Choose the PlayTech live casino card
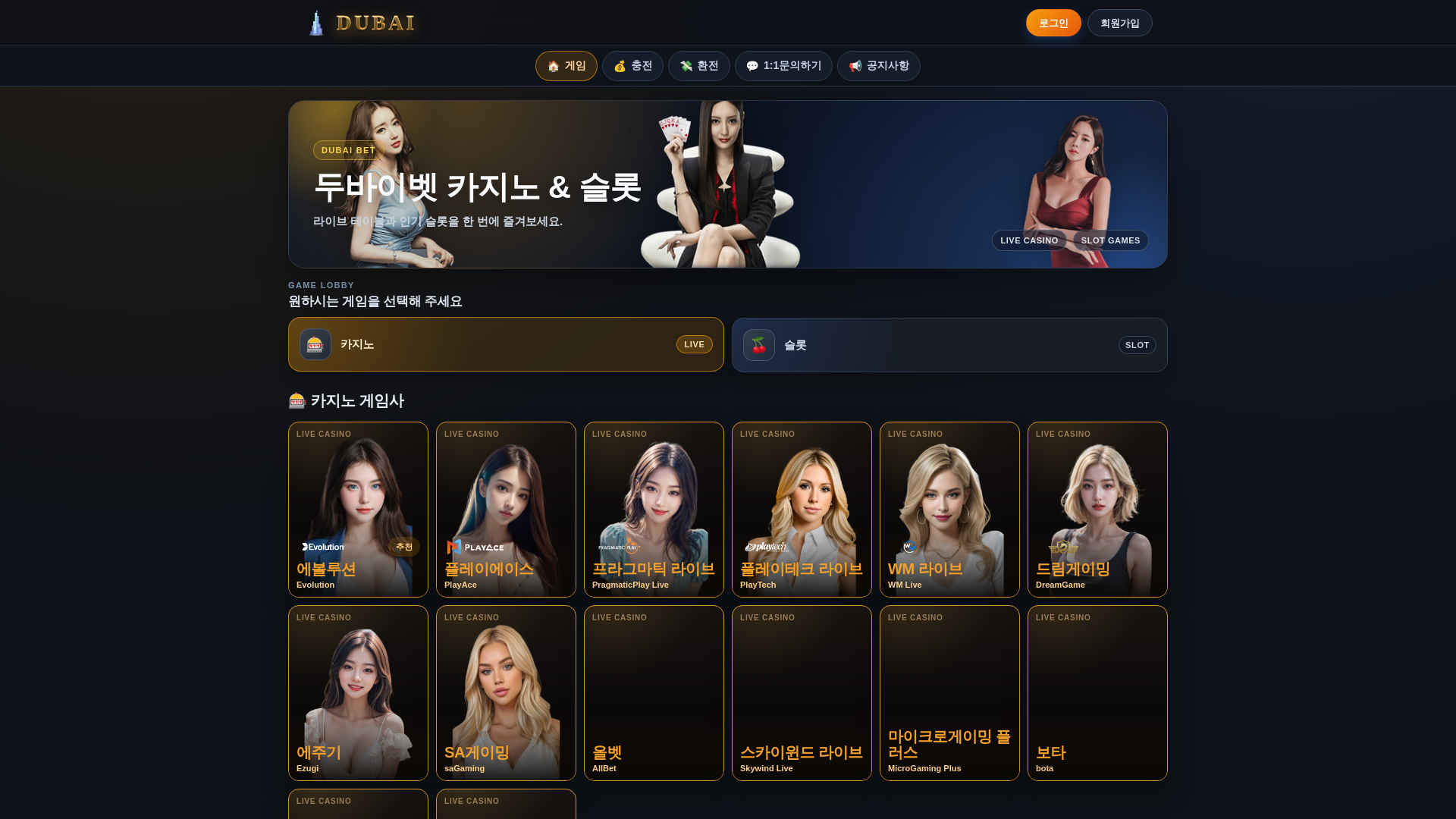Image resolution: width=1456 pixels, height=819 pixels. 802,510
